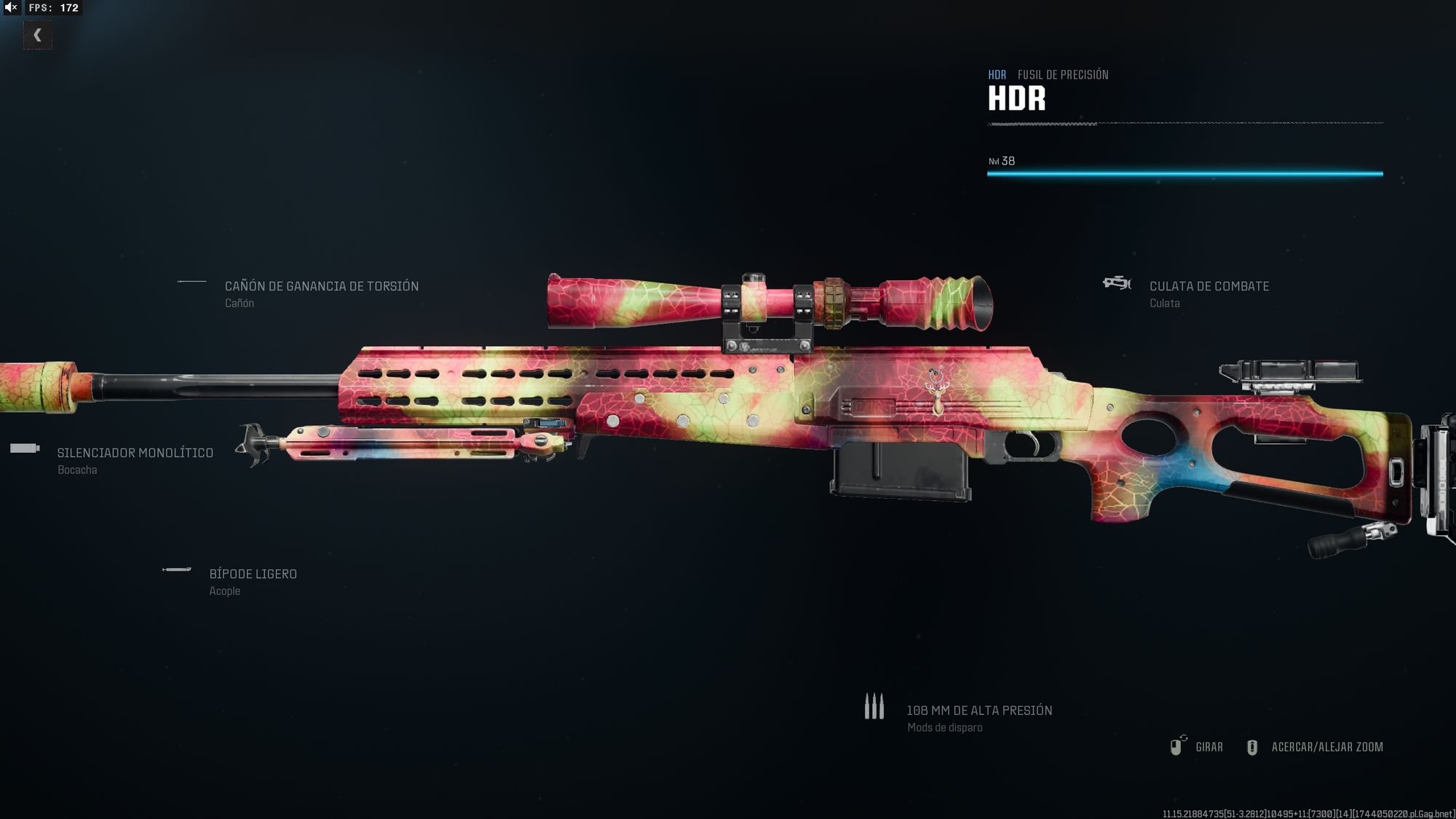This screenshot has width=1456, height=819.
Task: Expand the Mods de Disparo options
Action: [x=943, y=727]
